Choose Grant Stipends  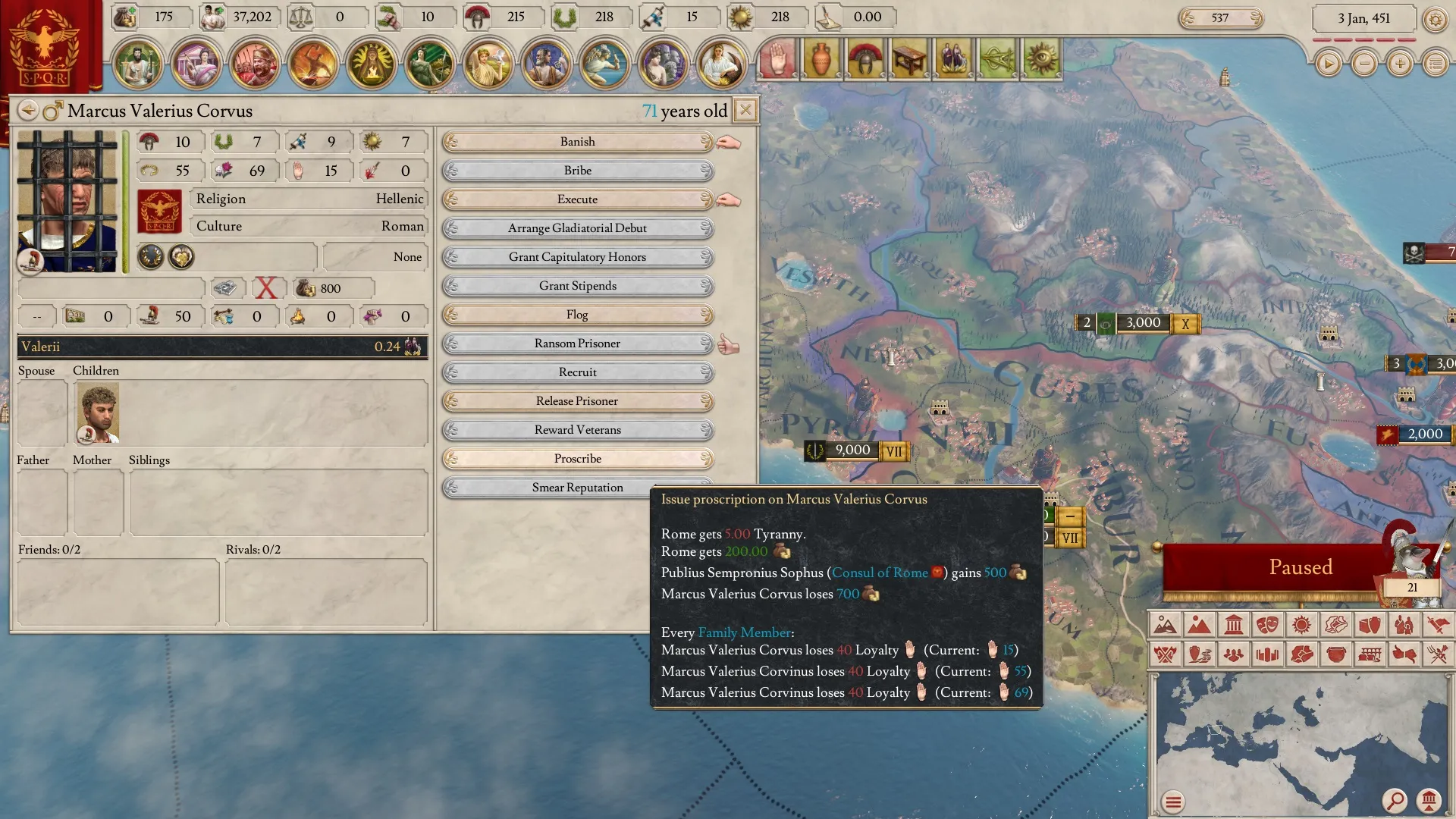click(577, 286)
